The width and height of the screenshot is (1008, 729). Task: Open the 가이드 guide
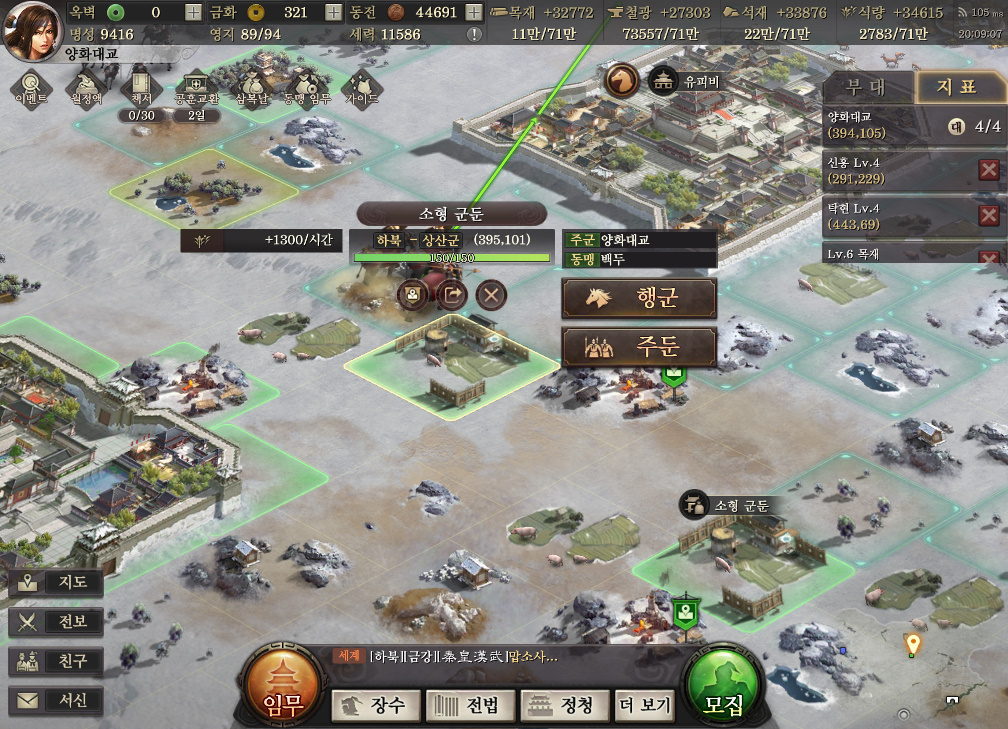pyautogui.click(x=361, y=86)
